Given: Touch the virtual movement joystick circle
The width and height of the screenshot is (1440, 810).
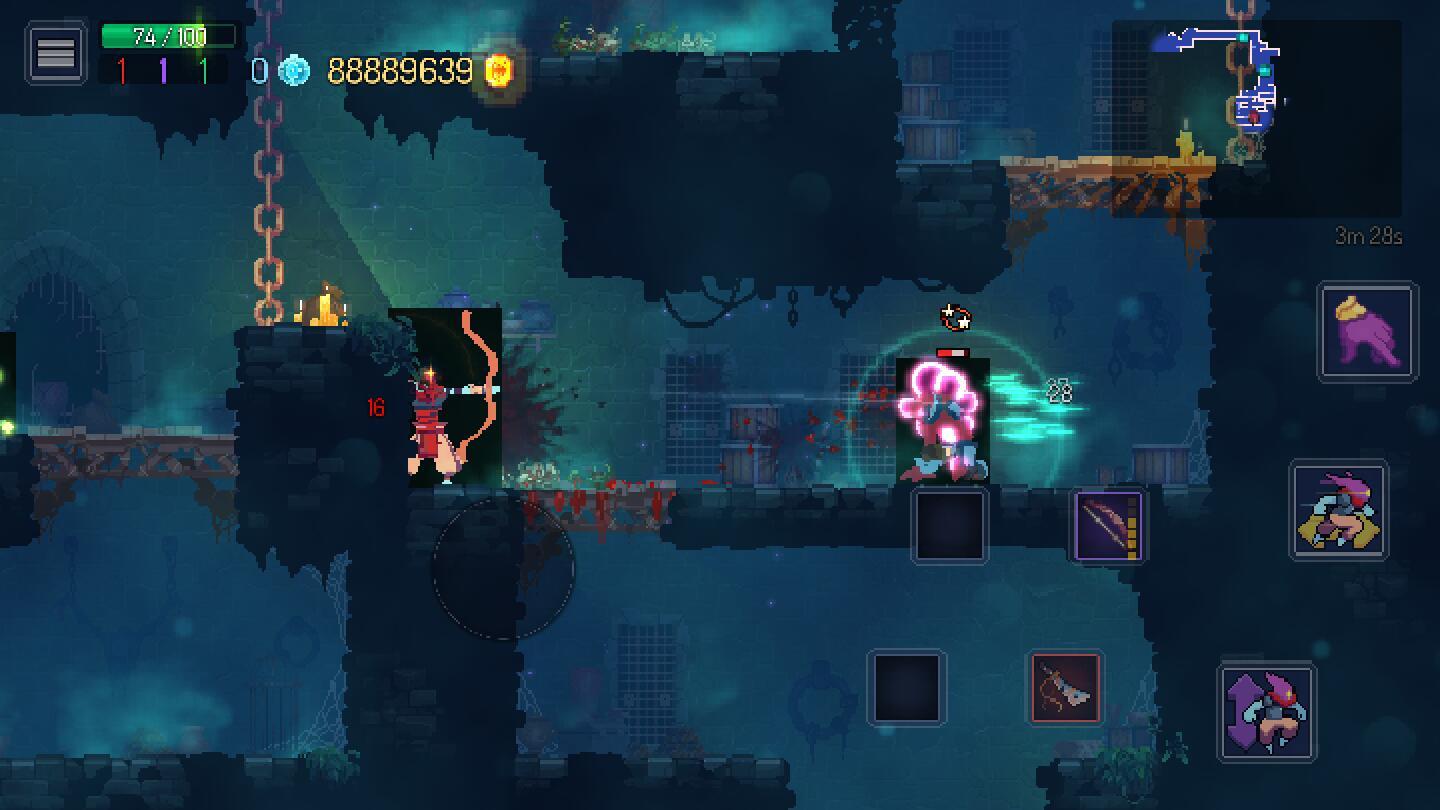Looking at the screenshot, I should (x=503, y=568).
